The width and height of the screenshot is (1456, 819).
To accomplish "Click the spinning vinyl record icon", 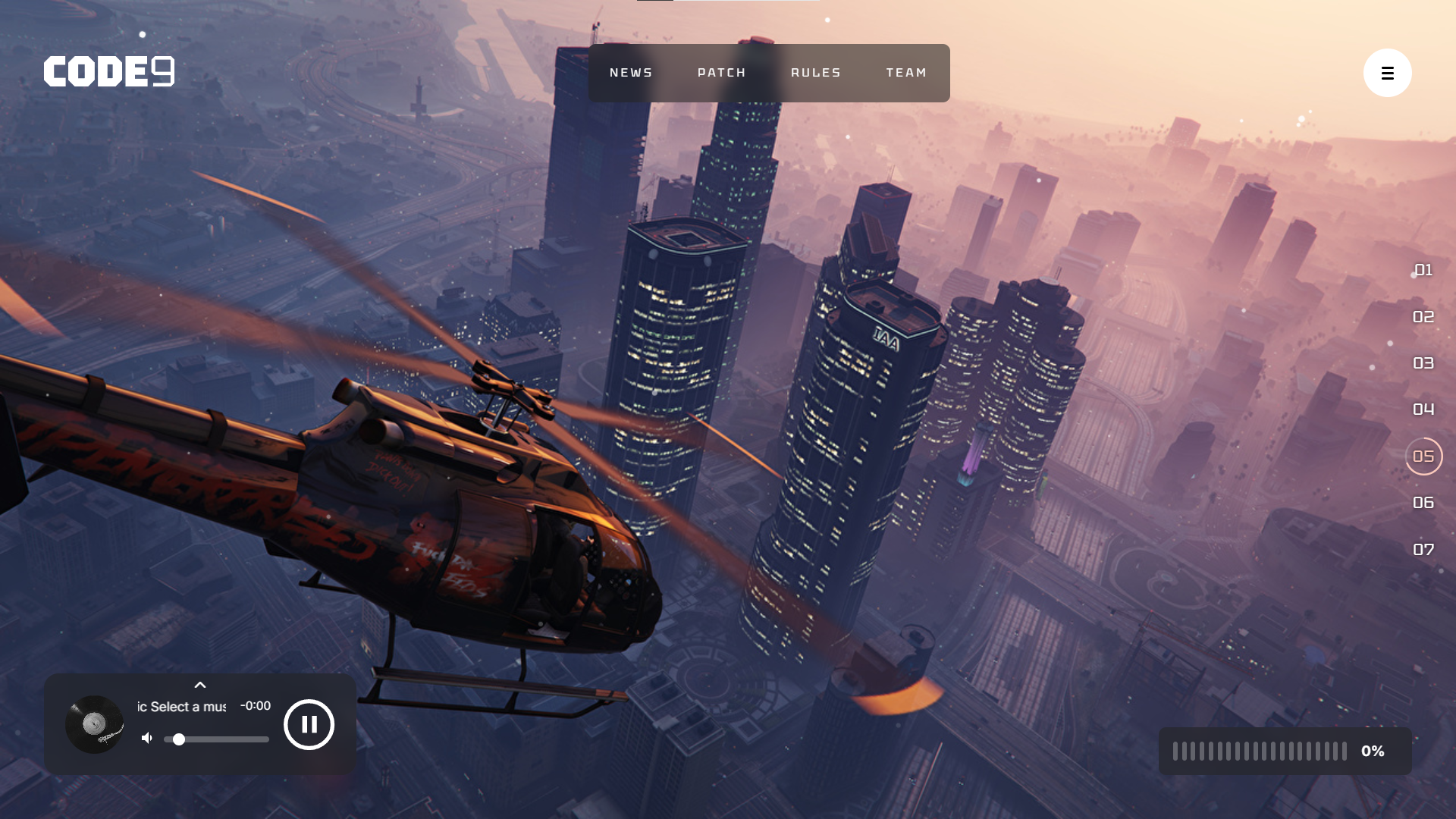I will 94,725.
